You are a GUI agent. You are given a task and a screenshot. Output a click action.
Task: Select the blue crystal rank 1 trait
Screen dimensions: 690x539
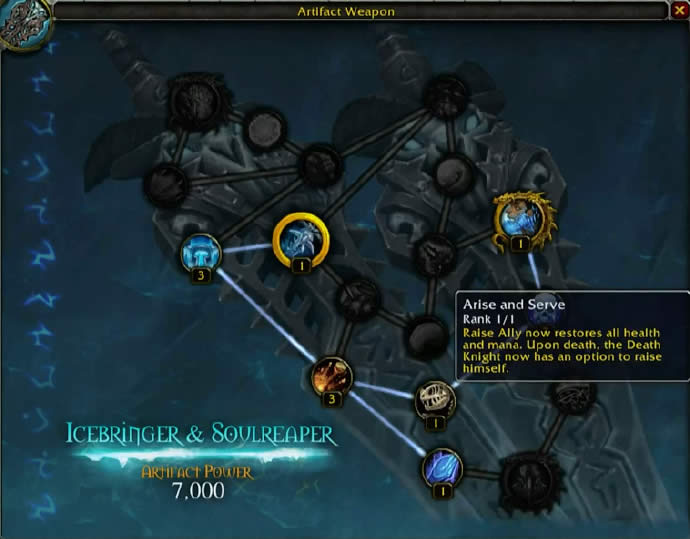coord(442,467)
